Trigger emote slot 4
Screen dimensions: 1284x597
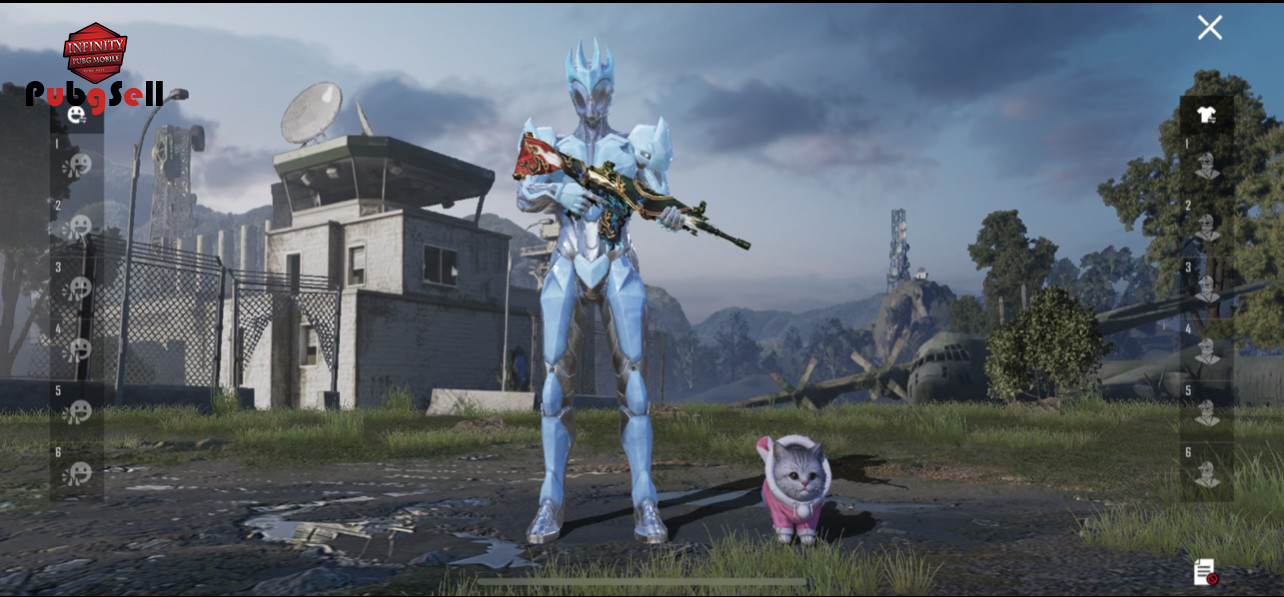click(78, 350)
